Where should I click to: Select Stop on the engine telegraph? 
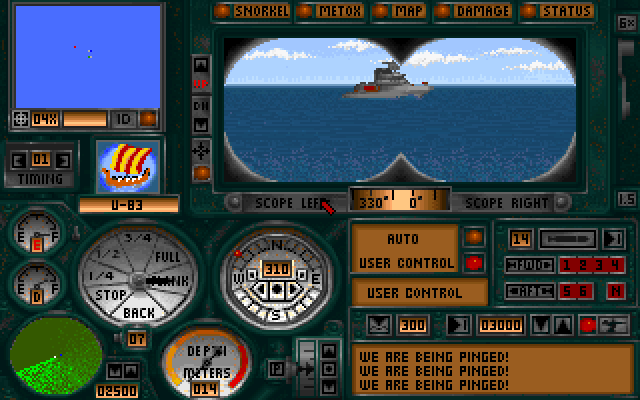110,296
